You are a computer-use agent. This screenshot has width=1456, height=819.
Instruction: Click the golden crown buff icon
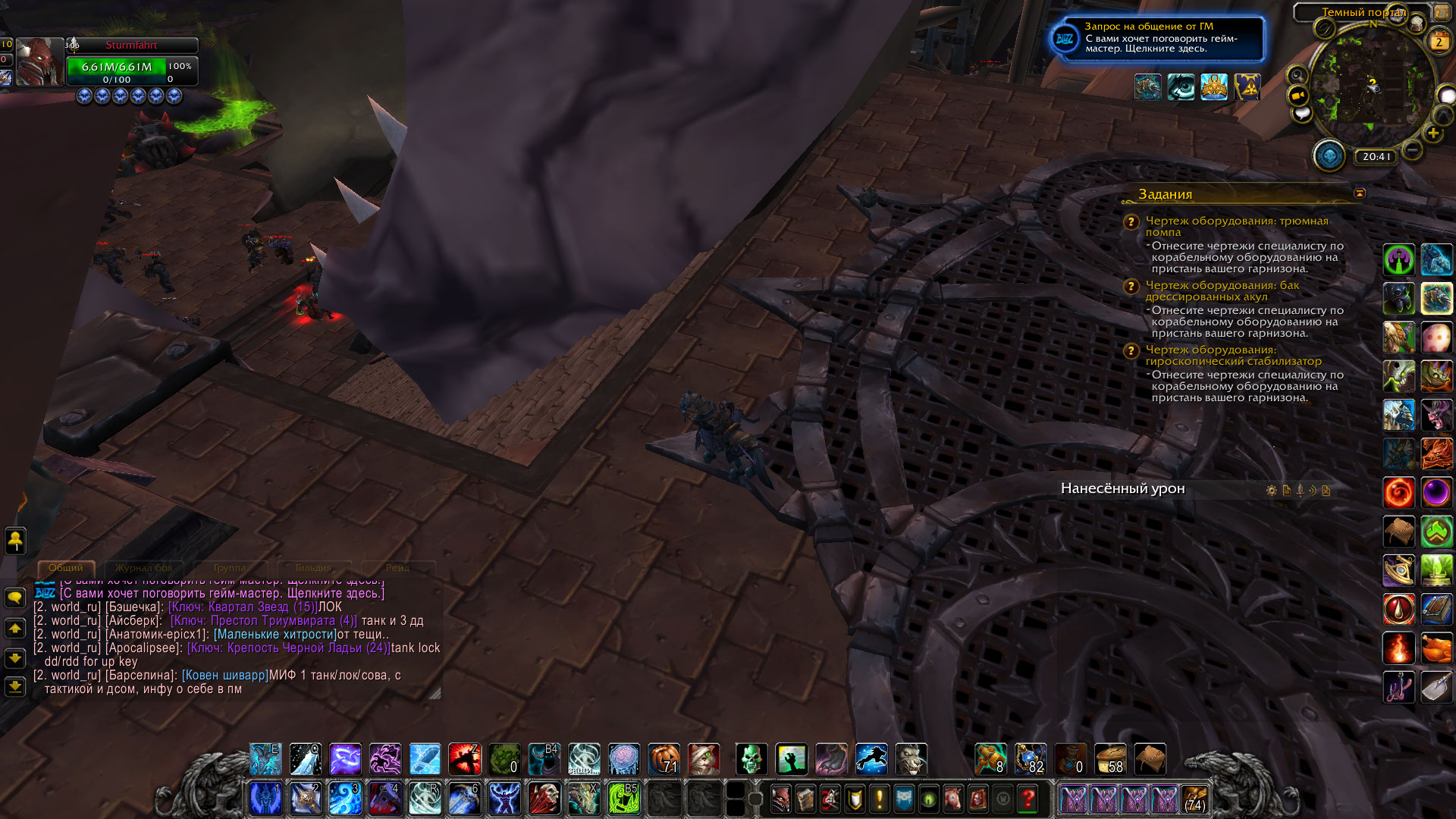pos(1213,87)
